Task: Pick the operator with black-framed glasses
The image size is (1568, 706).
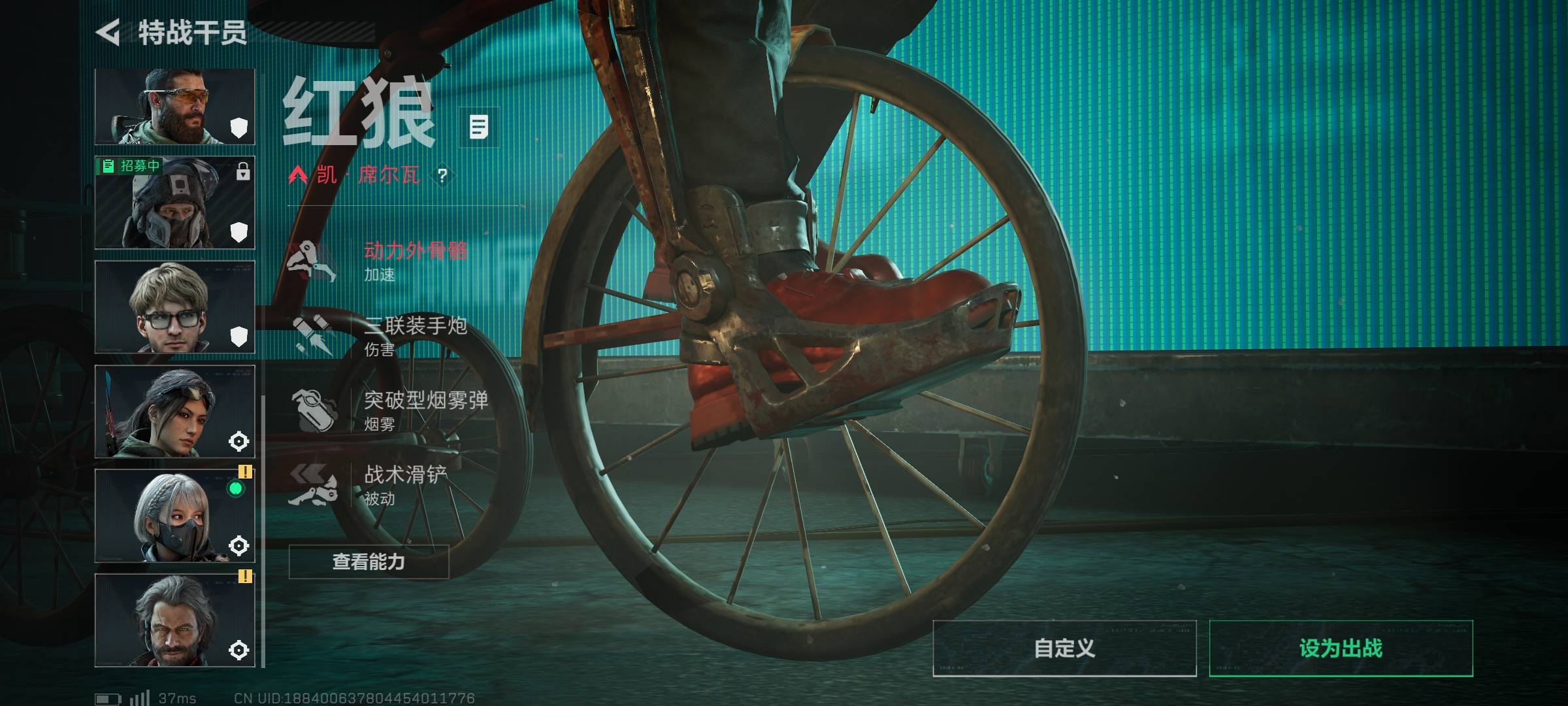Action: pyautogui.click(x=174, y=307)
